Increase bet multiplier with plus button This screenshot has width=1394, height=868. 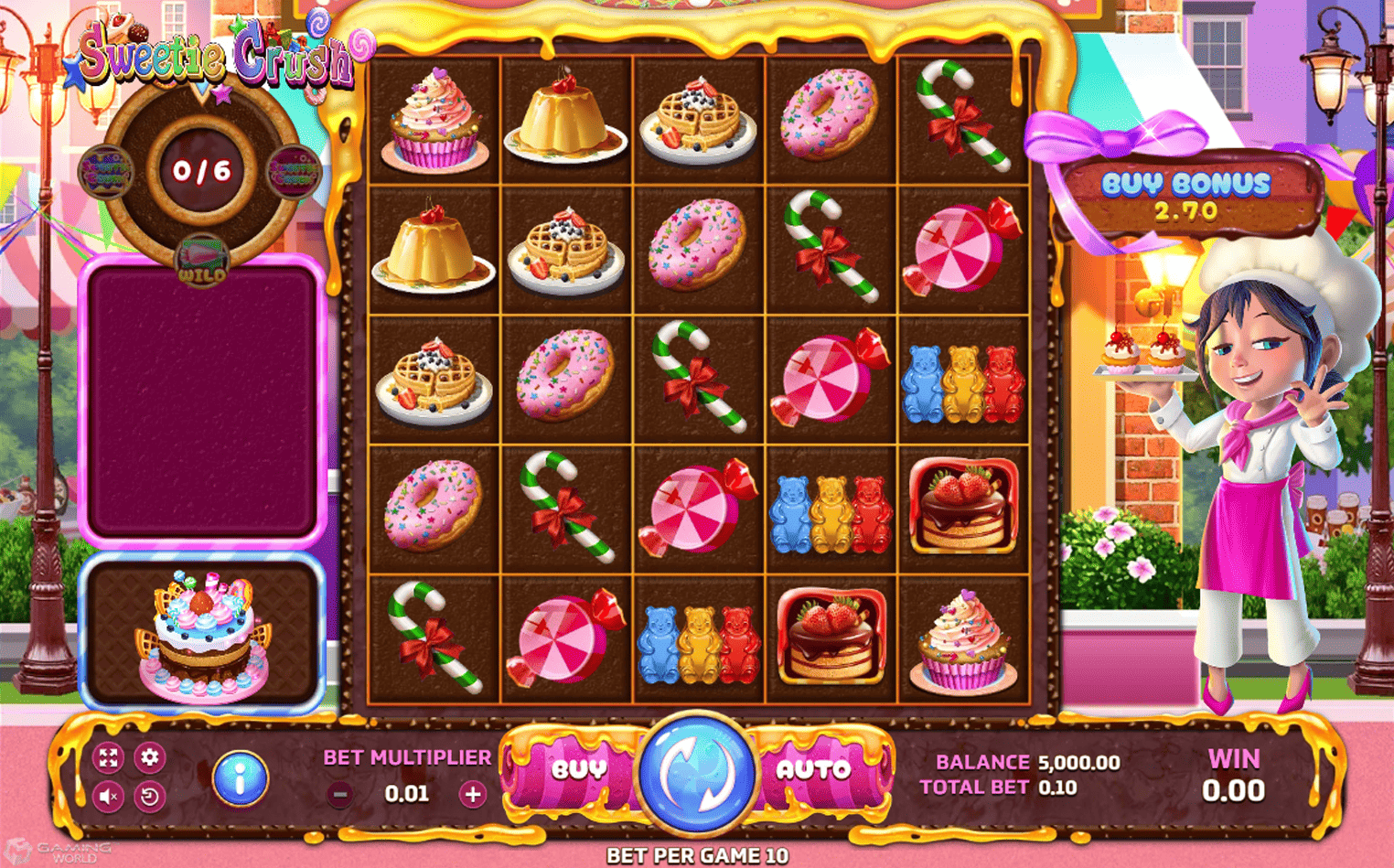click(472, 793)
